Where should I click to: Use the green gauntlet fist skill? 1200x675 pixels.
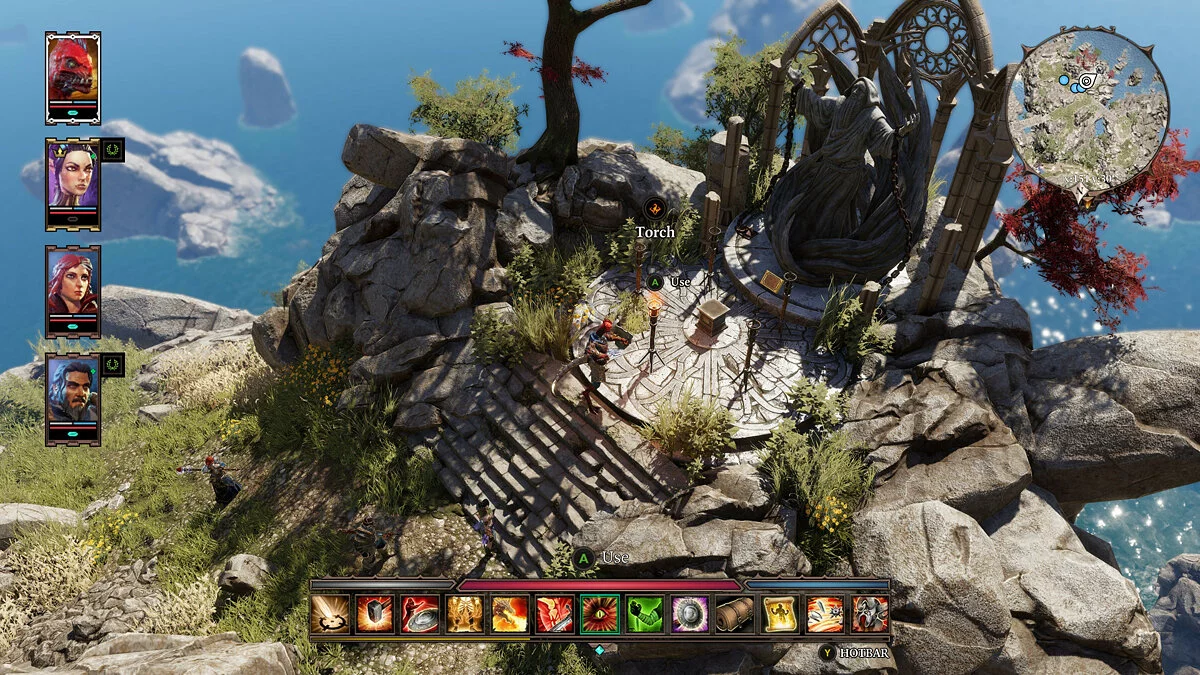pos(645,614)
